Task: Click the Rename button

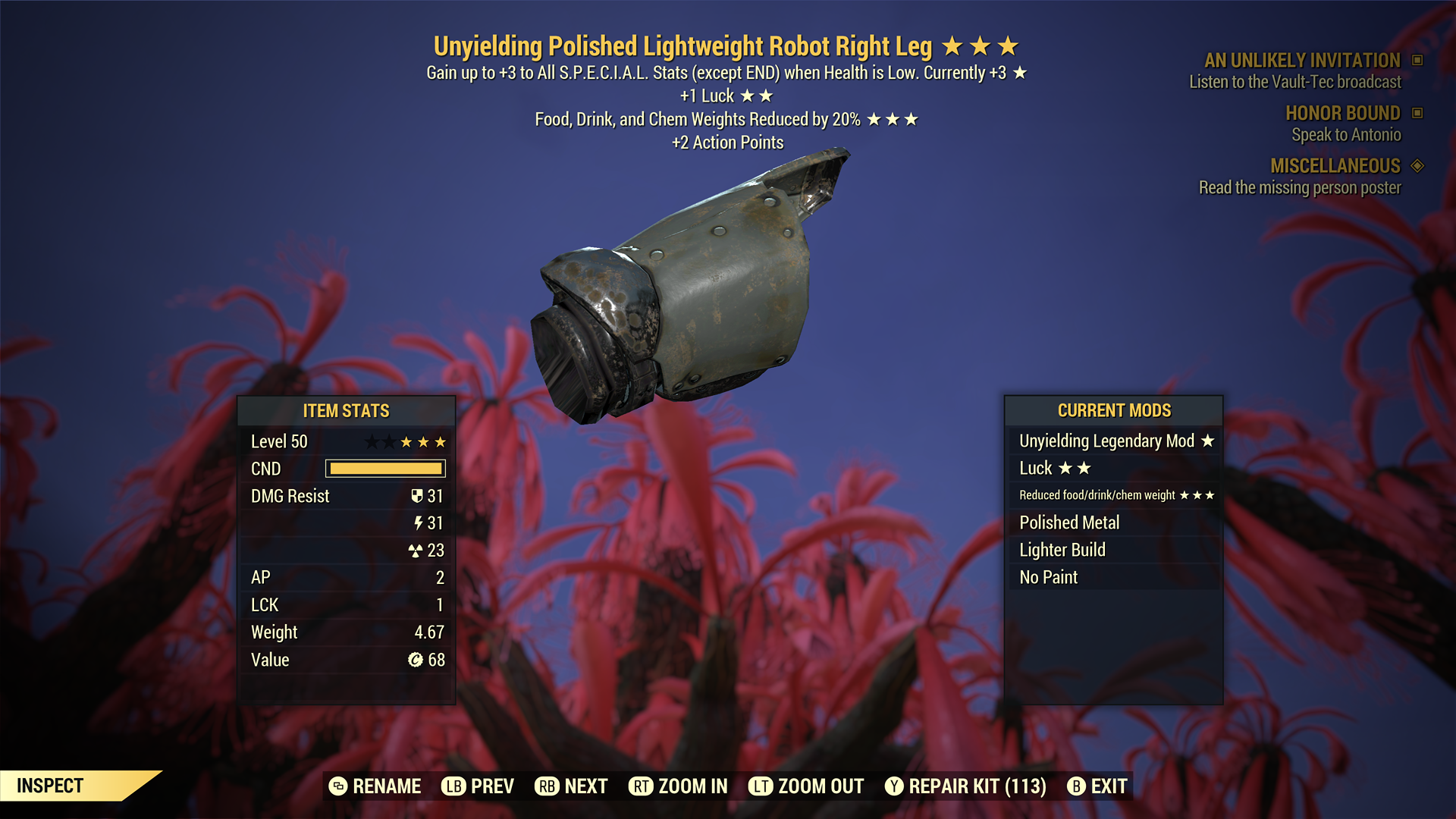Action: 375,786
